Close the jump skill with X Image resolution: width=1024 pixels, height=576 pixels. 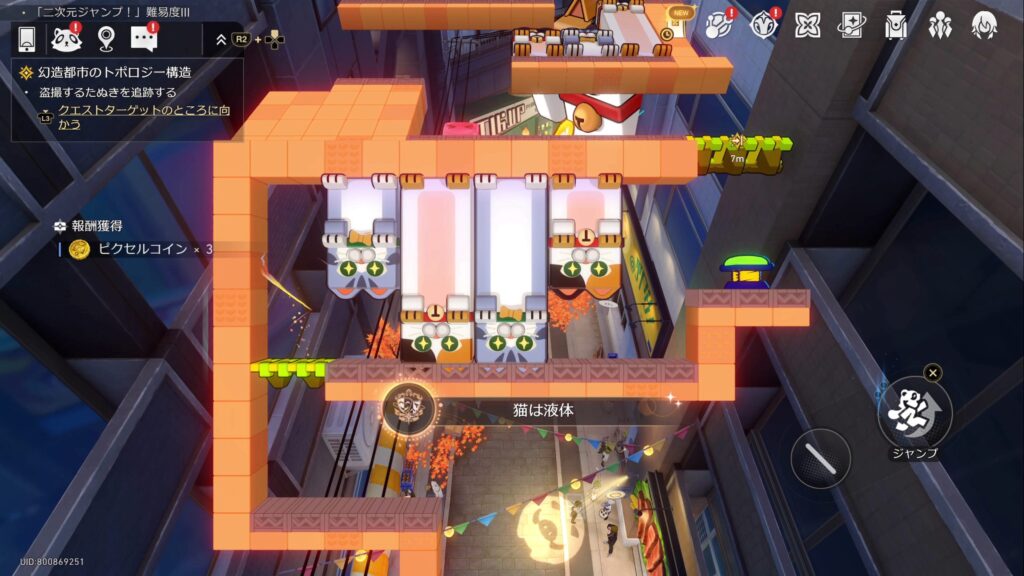click(932, 373)
